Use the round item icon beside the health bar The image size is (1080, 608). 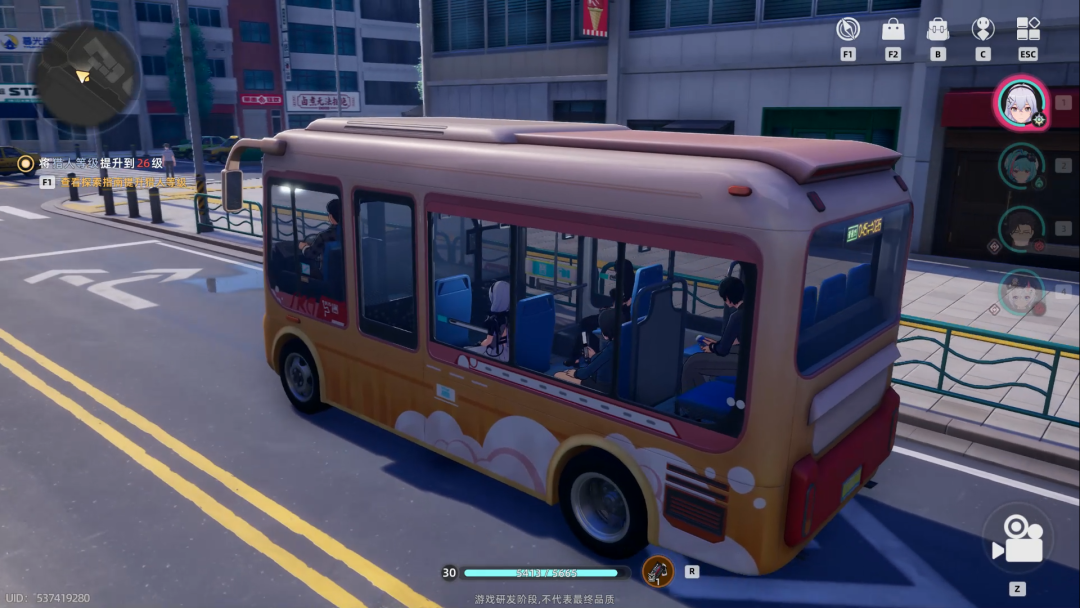click(x=658, y=572)
